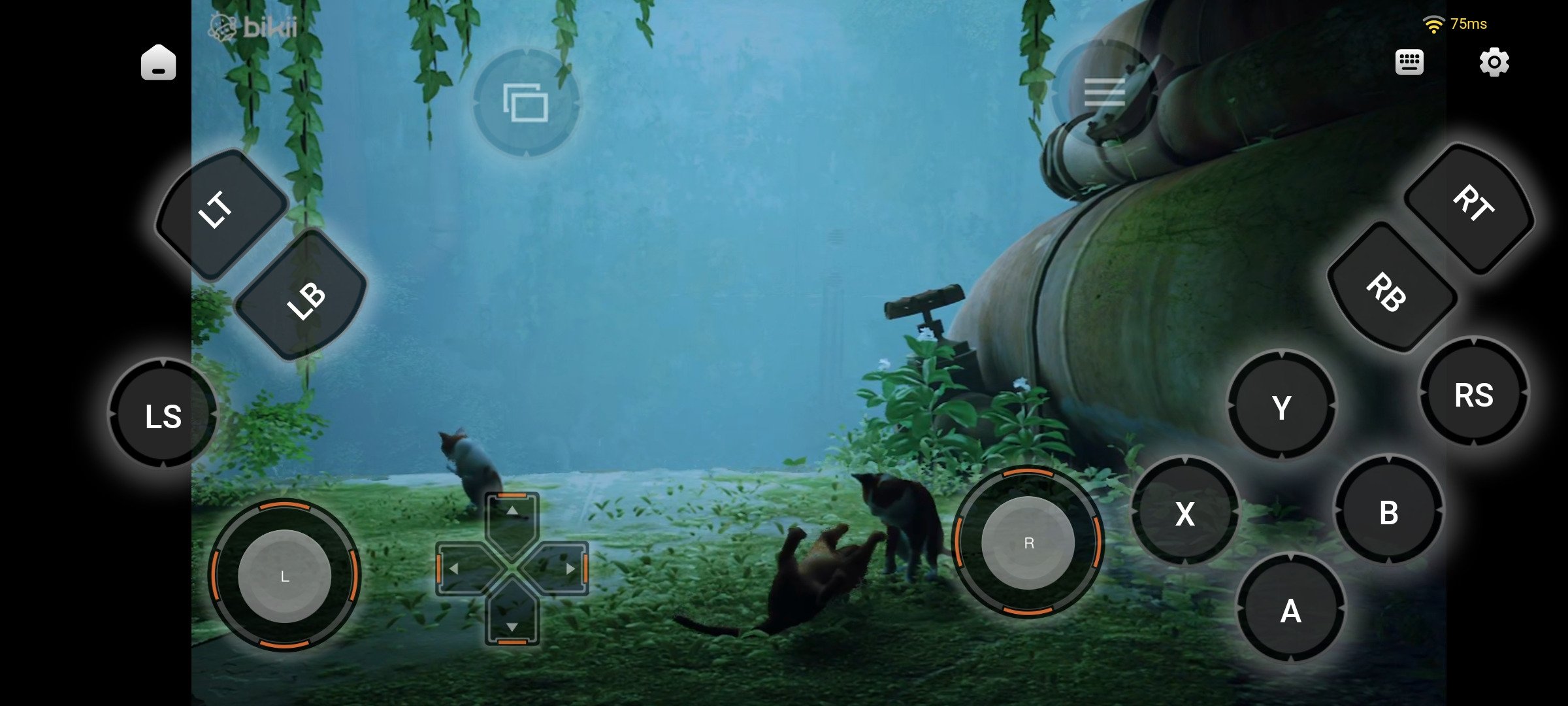
Task: Tap the white home icon
Action: 159,63
